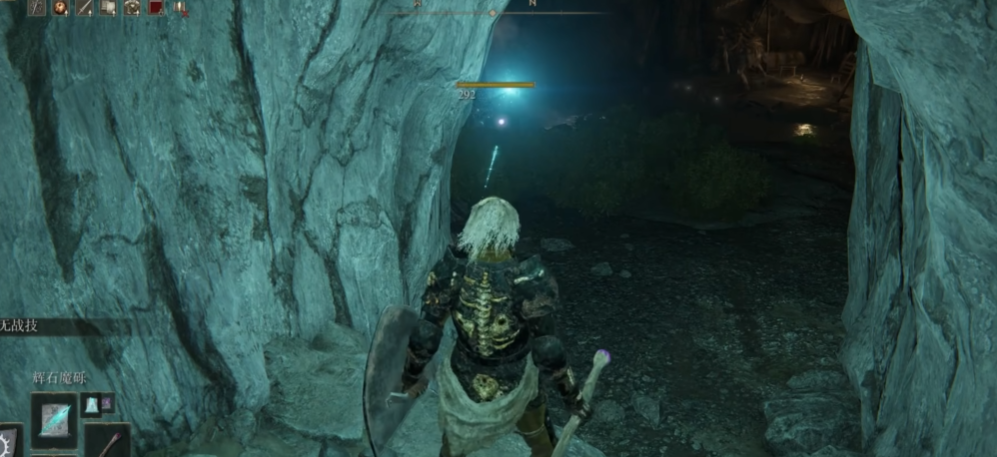This screenshot has width=997, height=457.
Task: Click the scroll buff status icon
Action: click(108, 8)
